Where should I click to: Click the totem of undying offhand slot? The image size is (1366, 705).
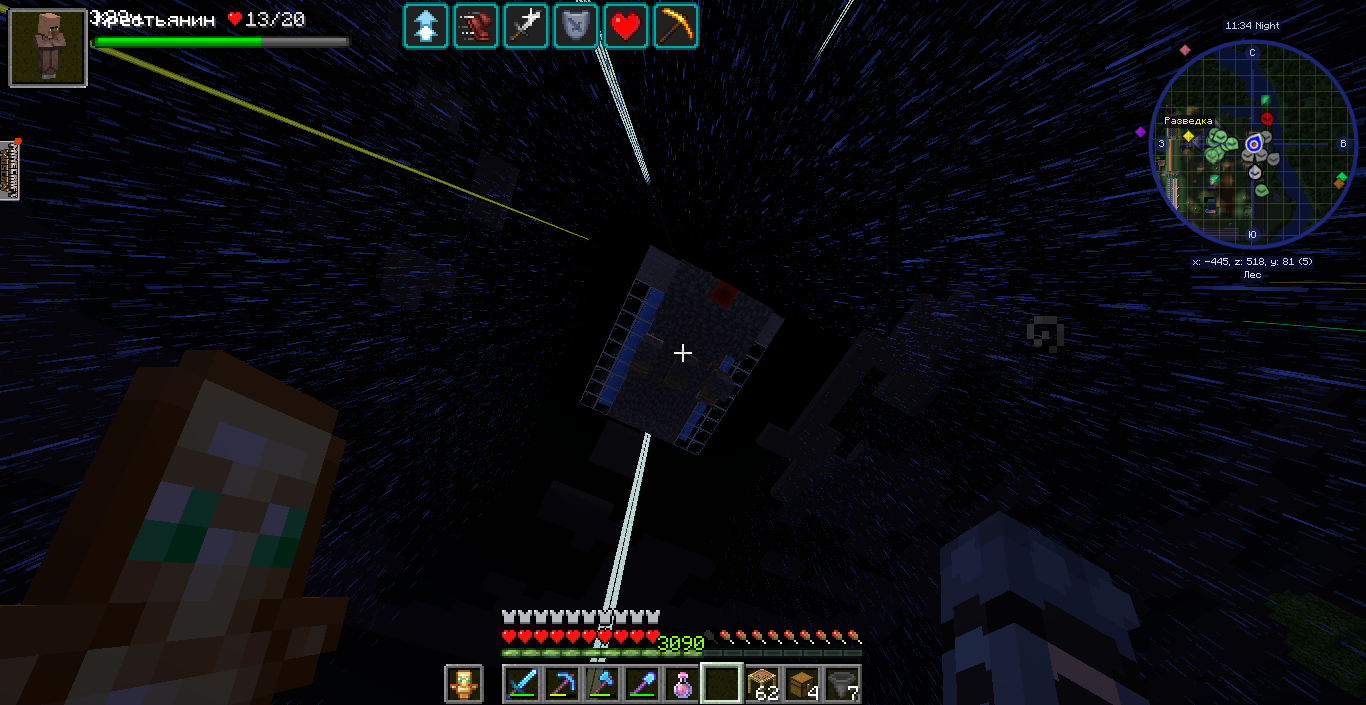coord(463,684)
